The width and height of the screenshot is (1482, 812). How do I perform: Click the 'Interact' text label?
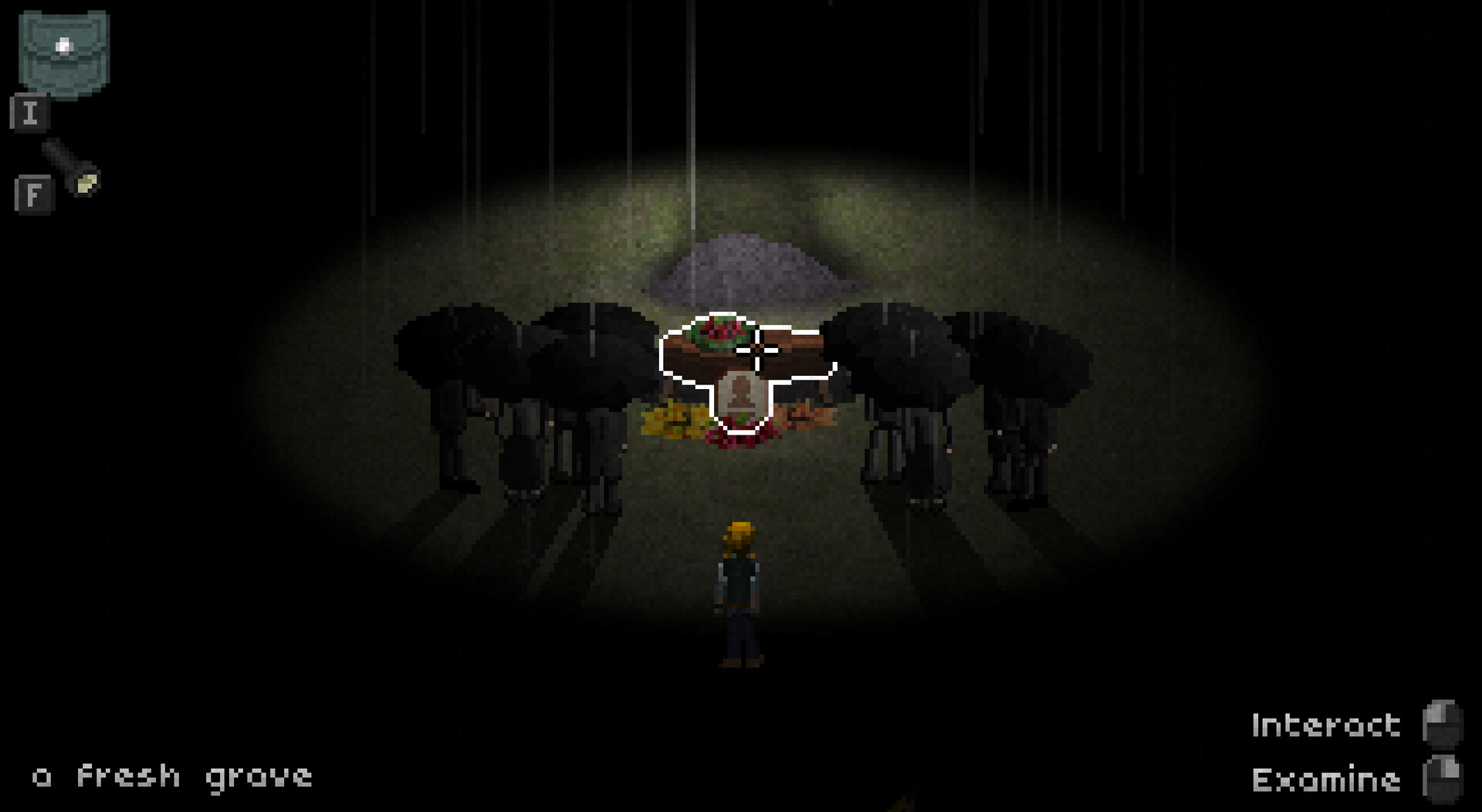pyautogui.click(x=1325, y=726)
